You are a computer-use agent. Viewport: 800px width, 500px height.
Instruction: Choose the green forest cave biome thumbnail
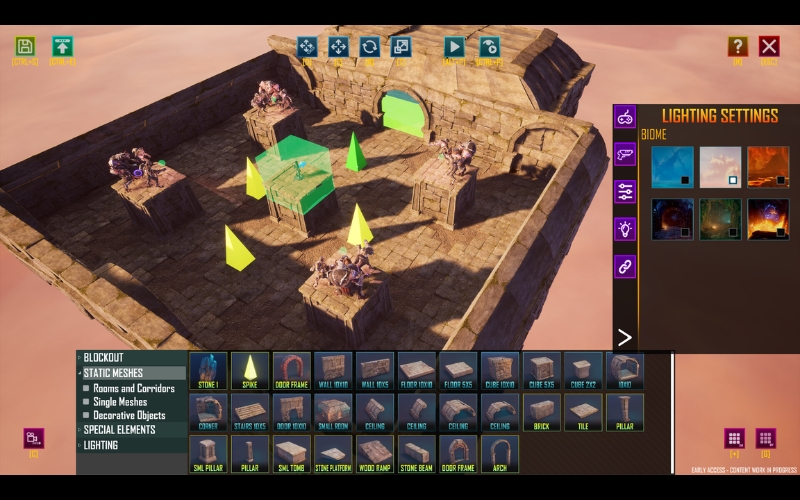(x=720, y=218)
